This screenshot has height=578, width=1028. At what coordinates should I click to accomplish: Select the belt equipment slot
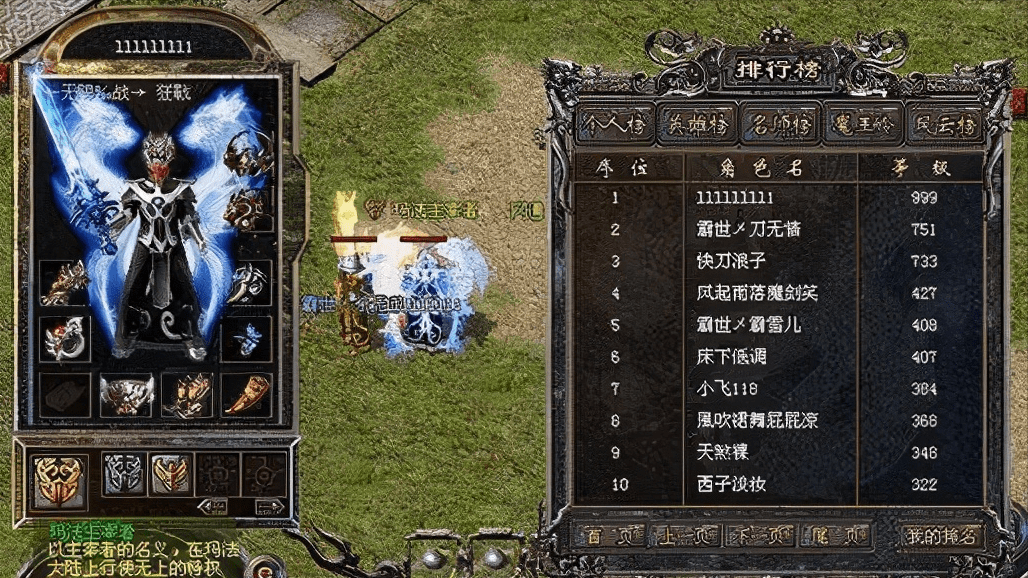(x=126, y=394)
